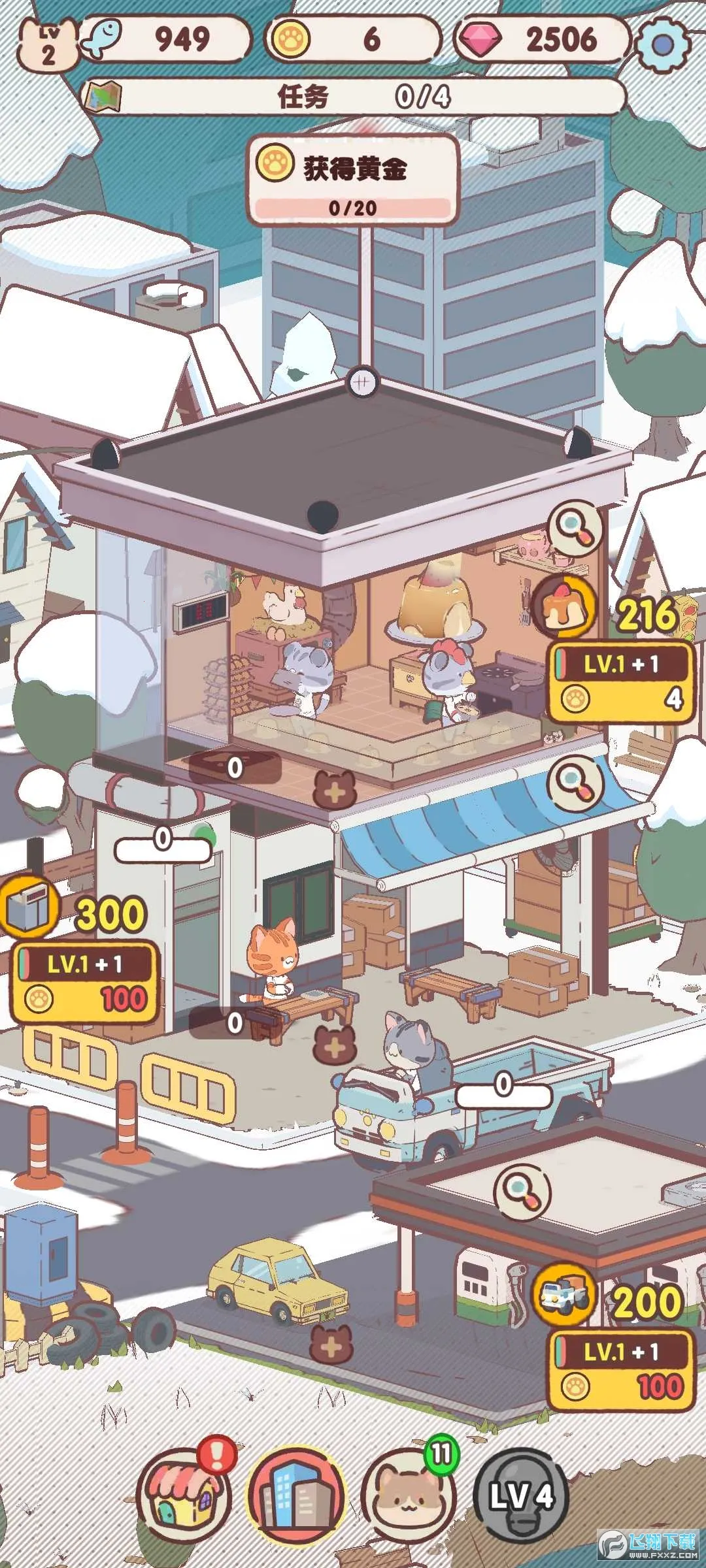Upgrade the pudding station costing 4
706x1568 pixels.
621,683
